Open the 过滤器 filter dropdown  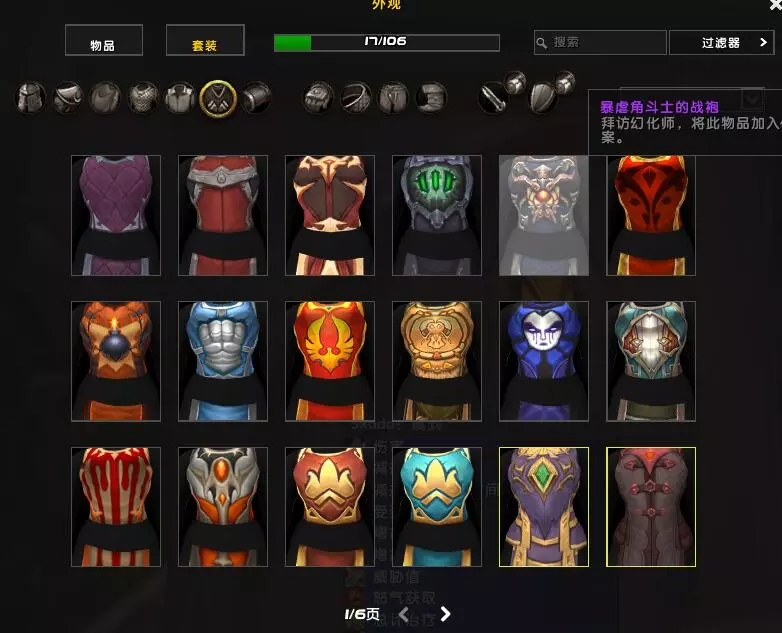click(721, 42)
